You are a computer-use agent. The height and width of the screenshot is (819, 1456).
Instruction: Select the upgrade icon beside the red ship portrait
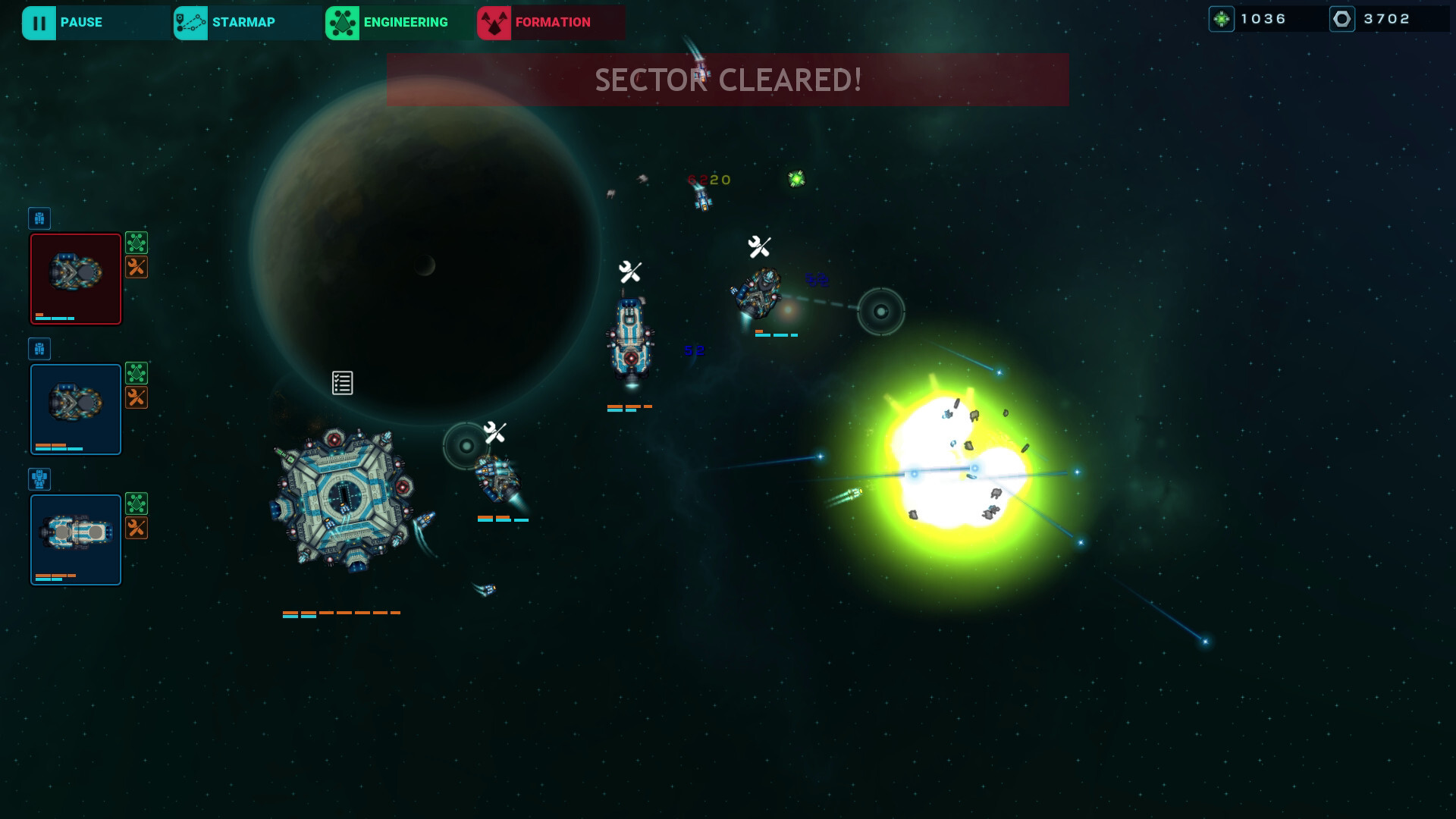136,243
